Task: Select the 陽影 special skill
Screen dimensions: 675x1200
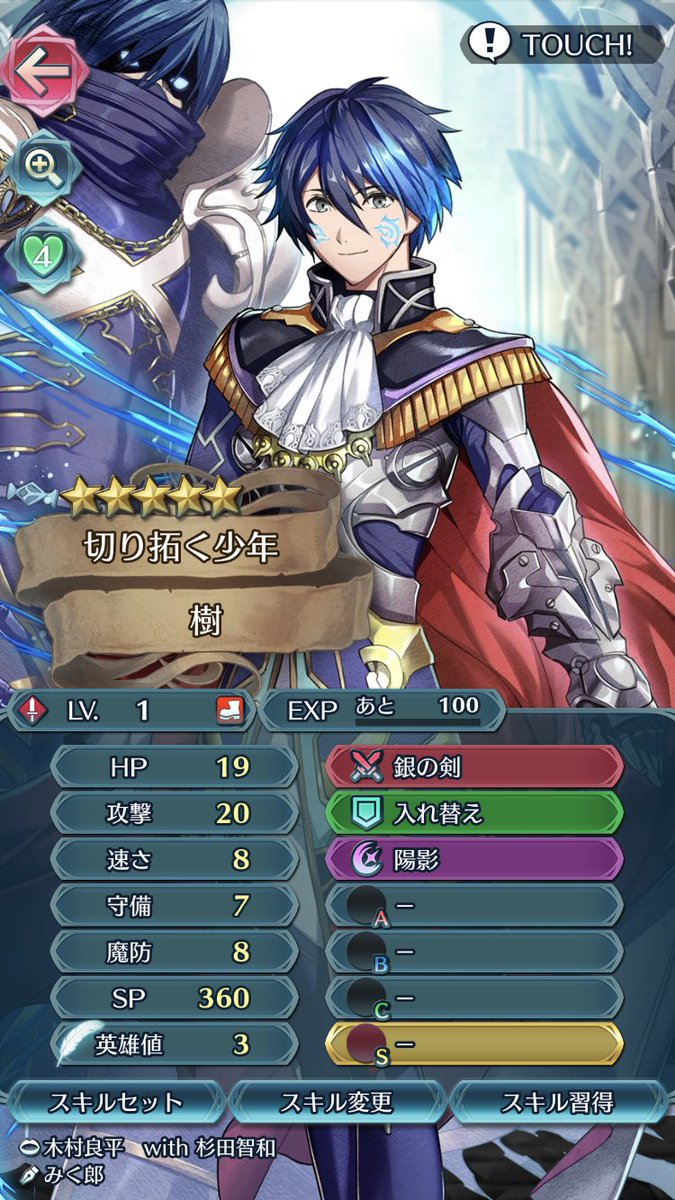Action: pyautogui.click(x=474, y=859)
